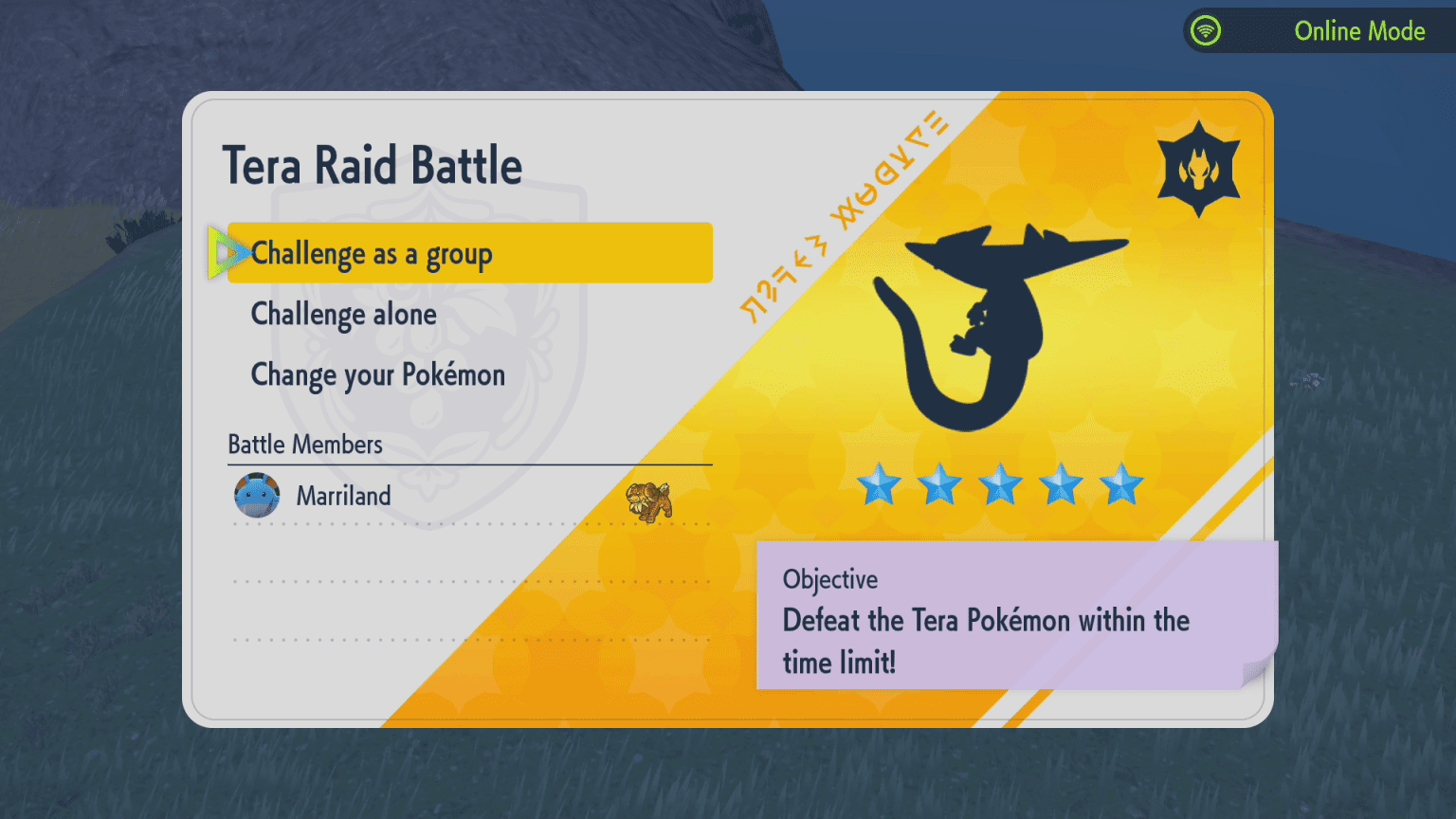Open Change your Pokémon
This screenshot has width=1456, height=819.
(x=377, y=375)
